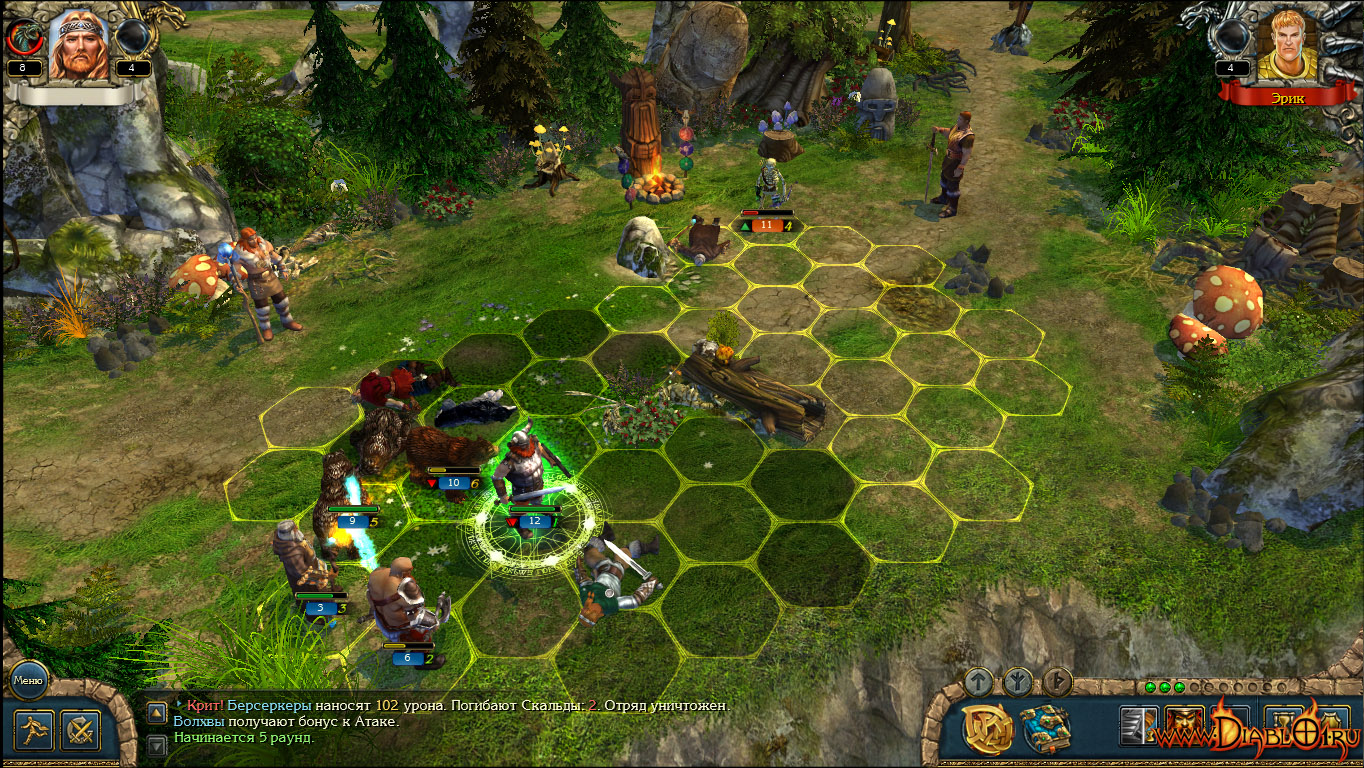1364x768 pixels.
Task: Activate the thorn-shaped rune stone
Action: click(1057, 682)
